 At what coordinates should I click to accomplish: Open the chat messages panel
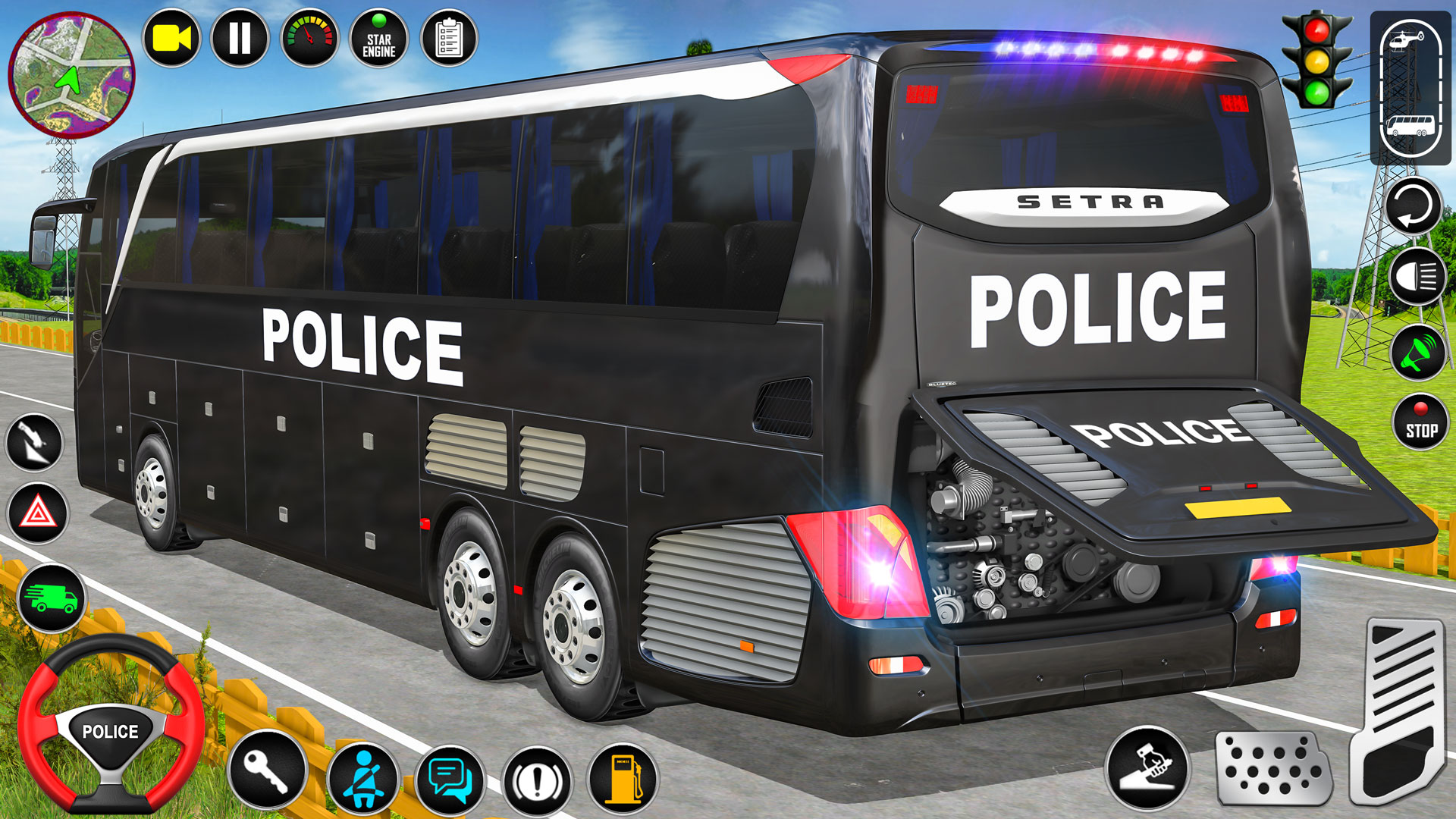[x=449, y=778]
